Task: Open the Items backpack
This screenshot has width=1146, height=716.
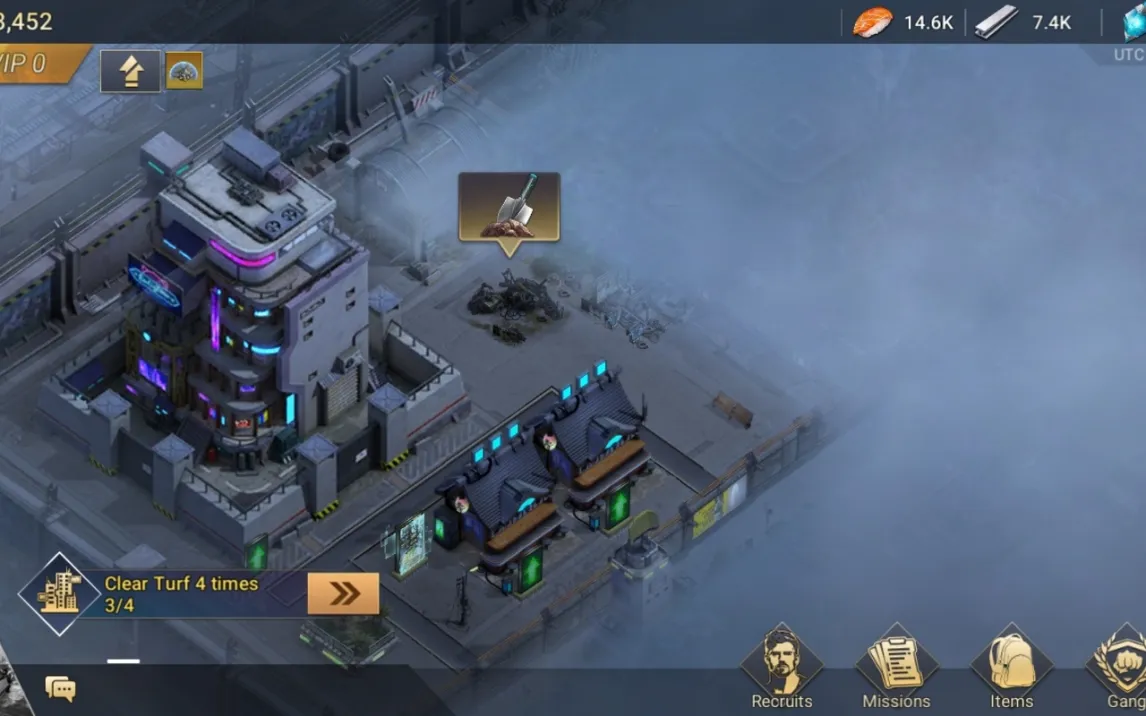Action: point(1011,668)
